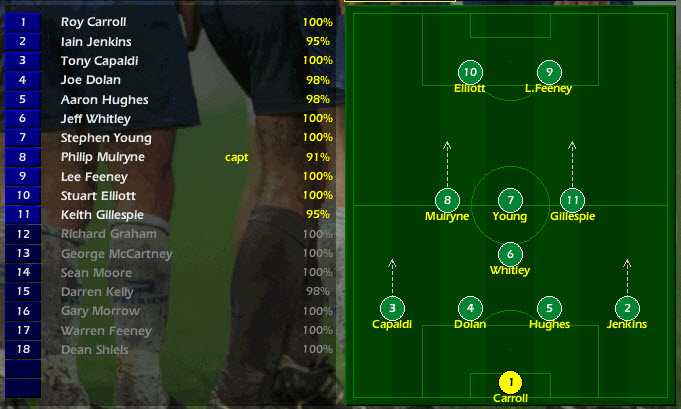Select the number 9 L.Feeney pitch marker

tap(548, 72)
